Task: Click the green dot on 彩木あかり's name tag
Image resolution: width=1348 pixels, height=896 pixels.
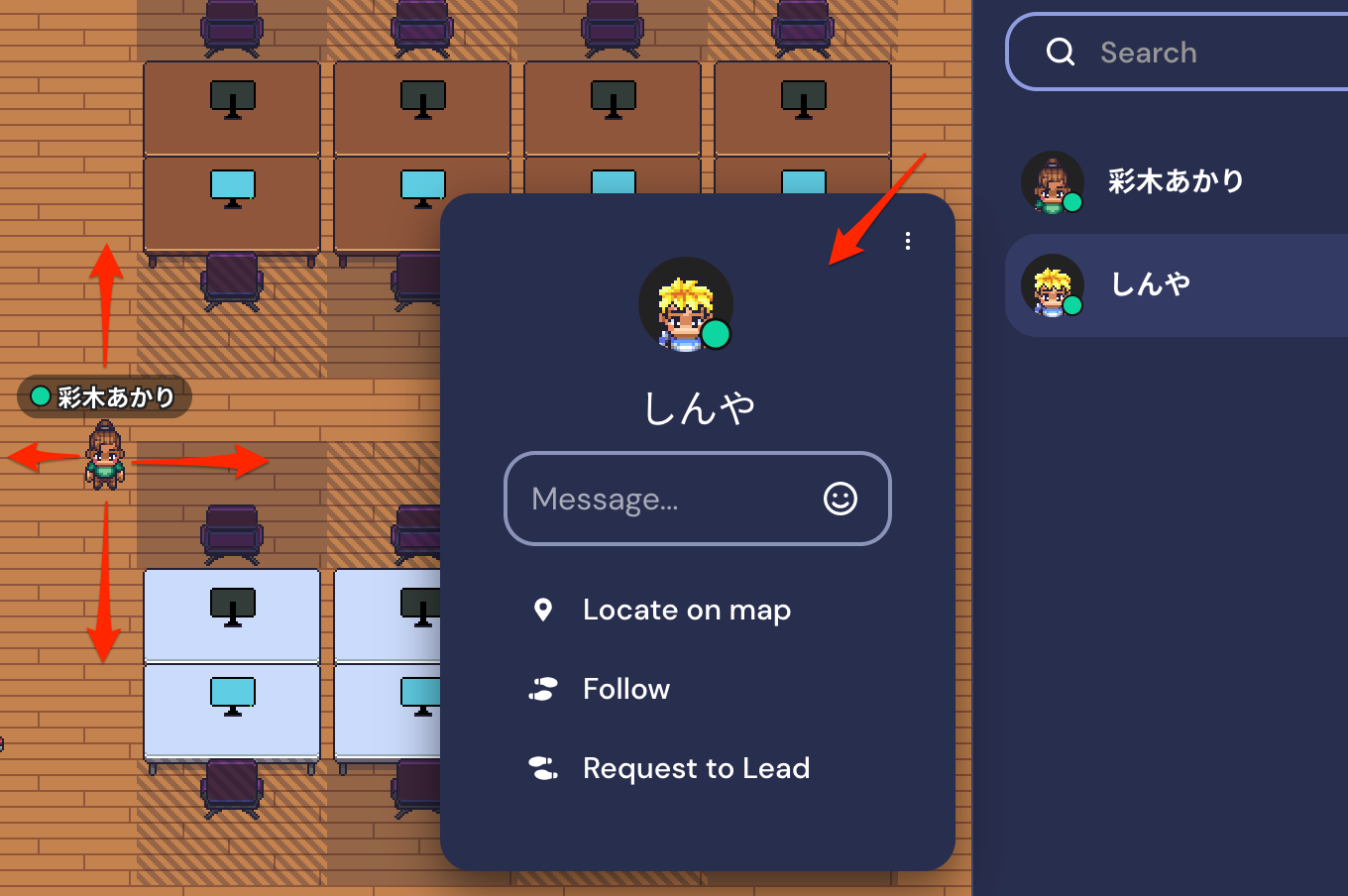Action: pyautogui.click(x=40, y=396)
